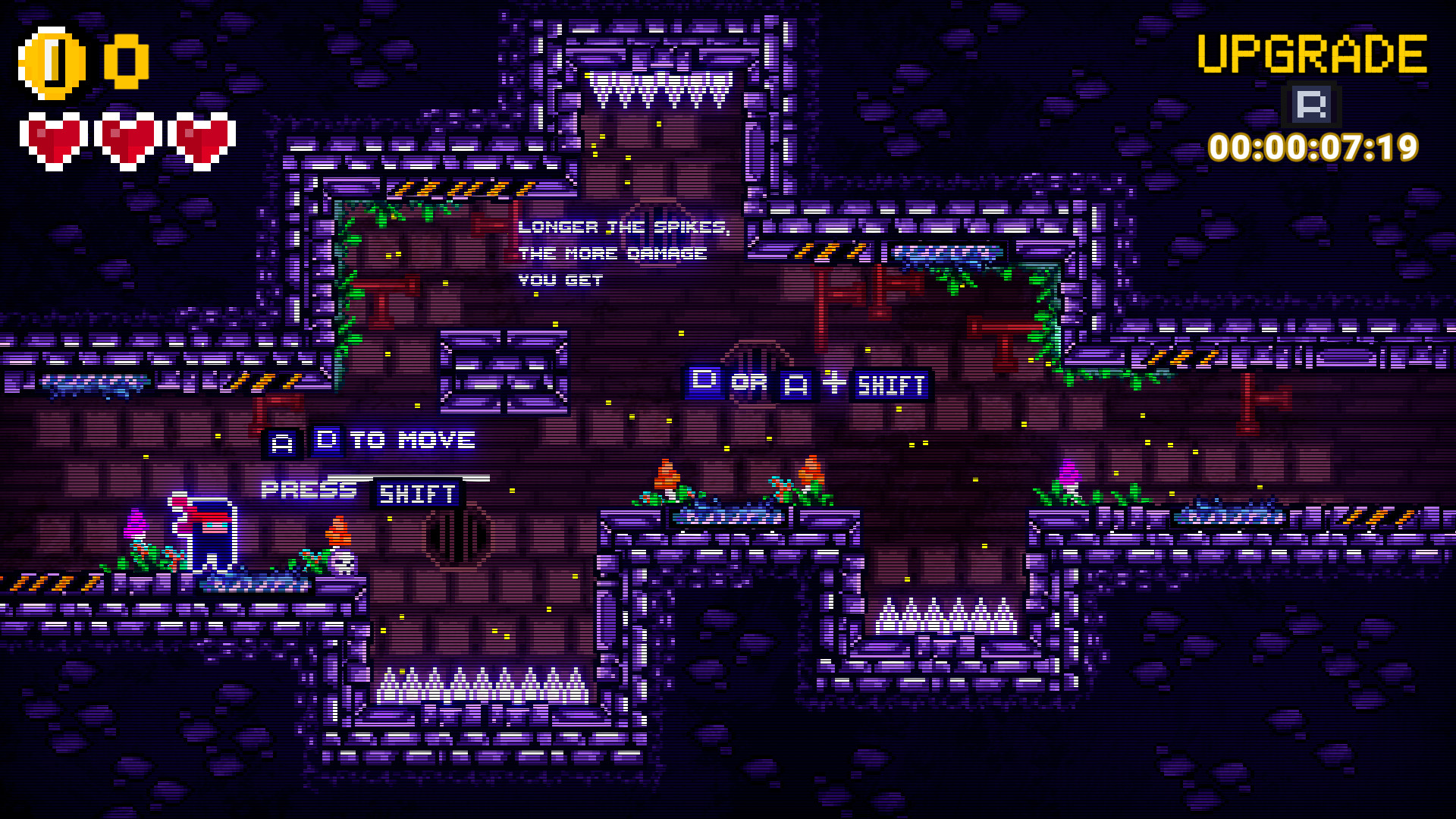Click the A key icon in A D TO MOVE
The image size is (1456, 819).
(280, 441)
